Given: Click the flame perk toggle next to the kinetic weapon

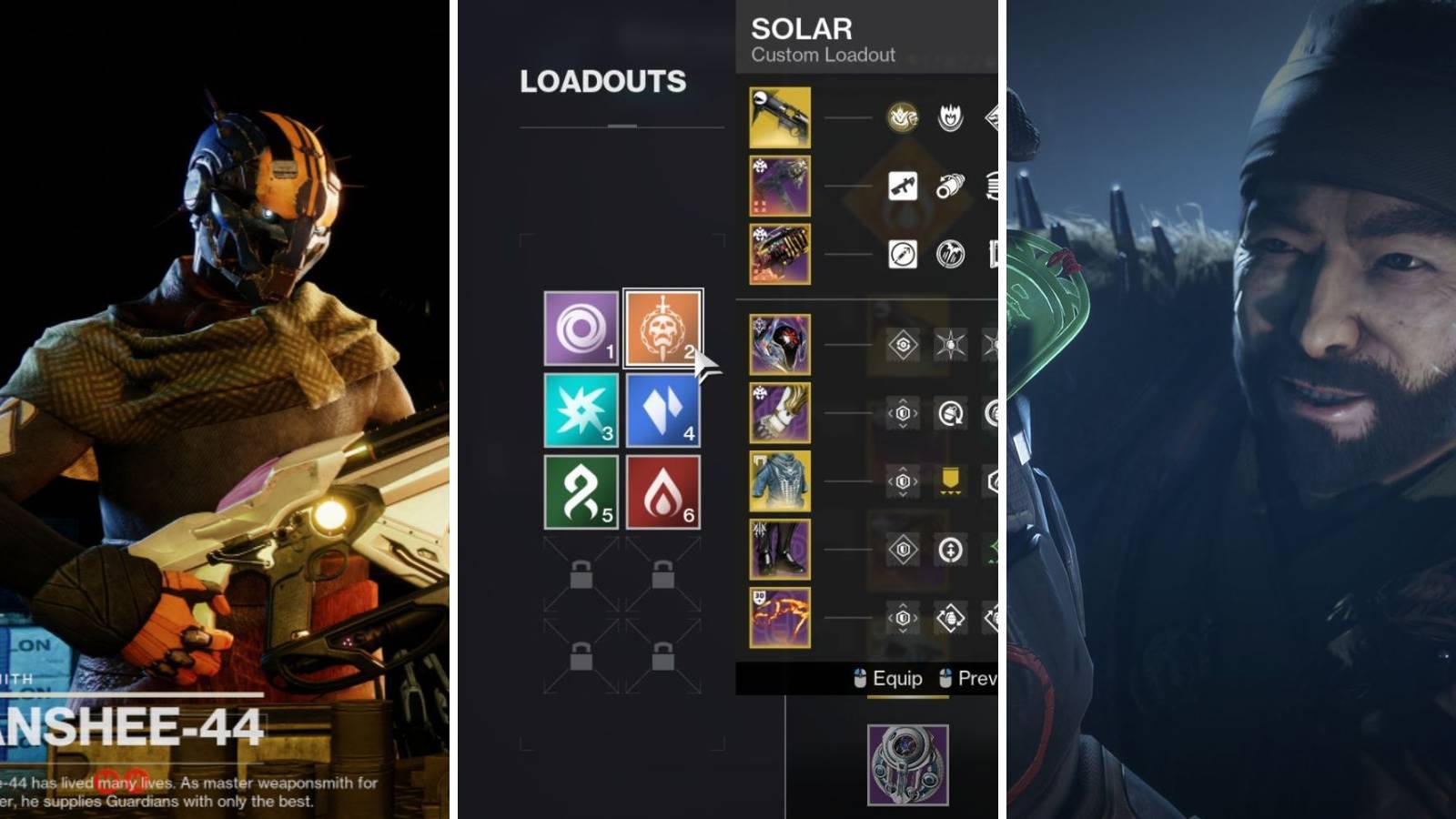Looking at the screenshot, I should [x=949, y=116].
